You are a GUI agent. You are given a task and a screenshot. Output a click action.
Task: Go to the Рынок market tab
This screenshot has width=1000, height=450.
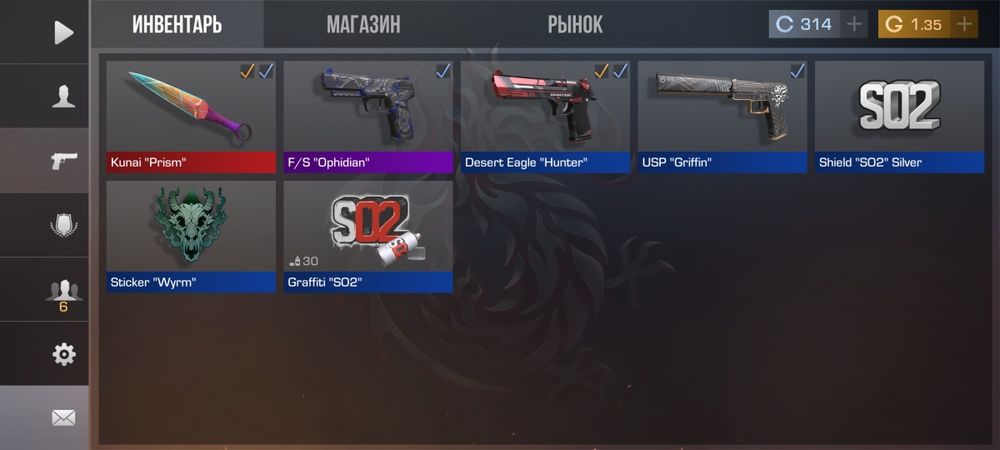[575, 25]
